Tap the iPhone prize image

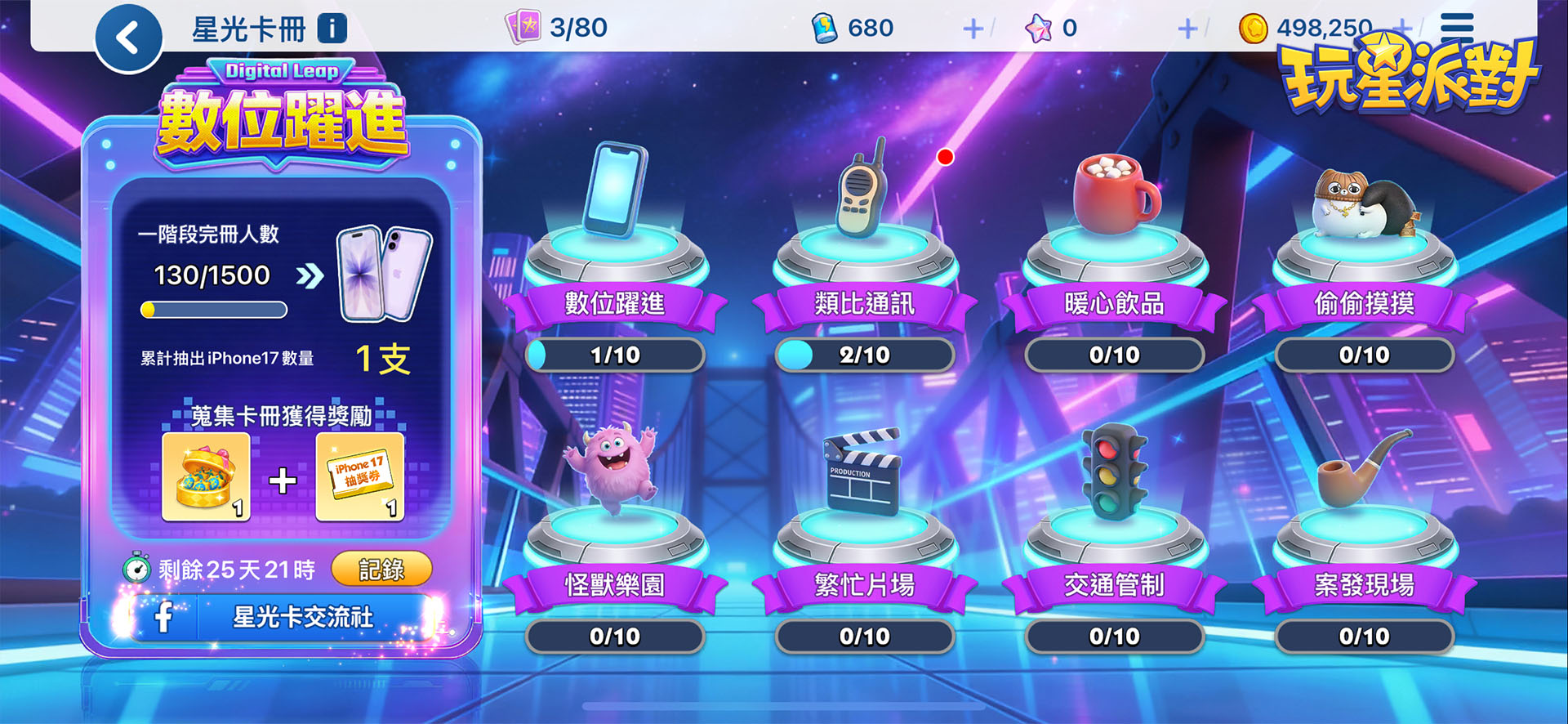(384, 275)
